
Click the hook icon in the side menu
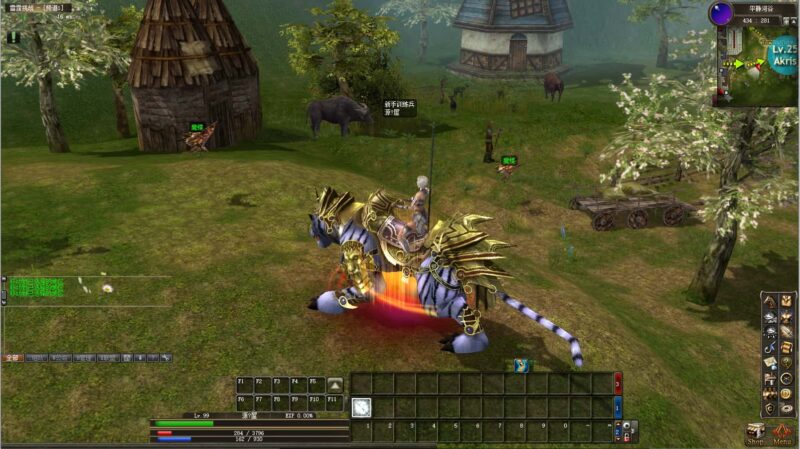[770, 347]
